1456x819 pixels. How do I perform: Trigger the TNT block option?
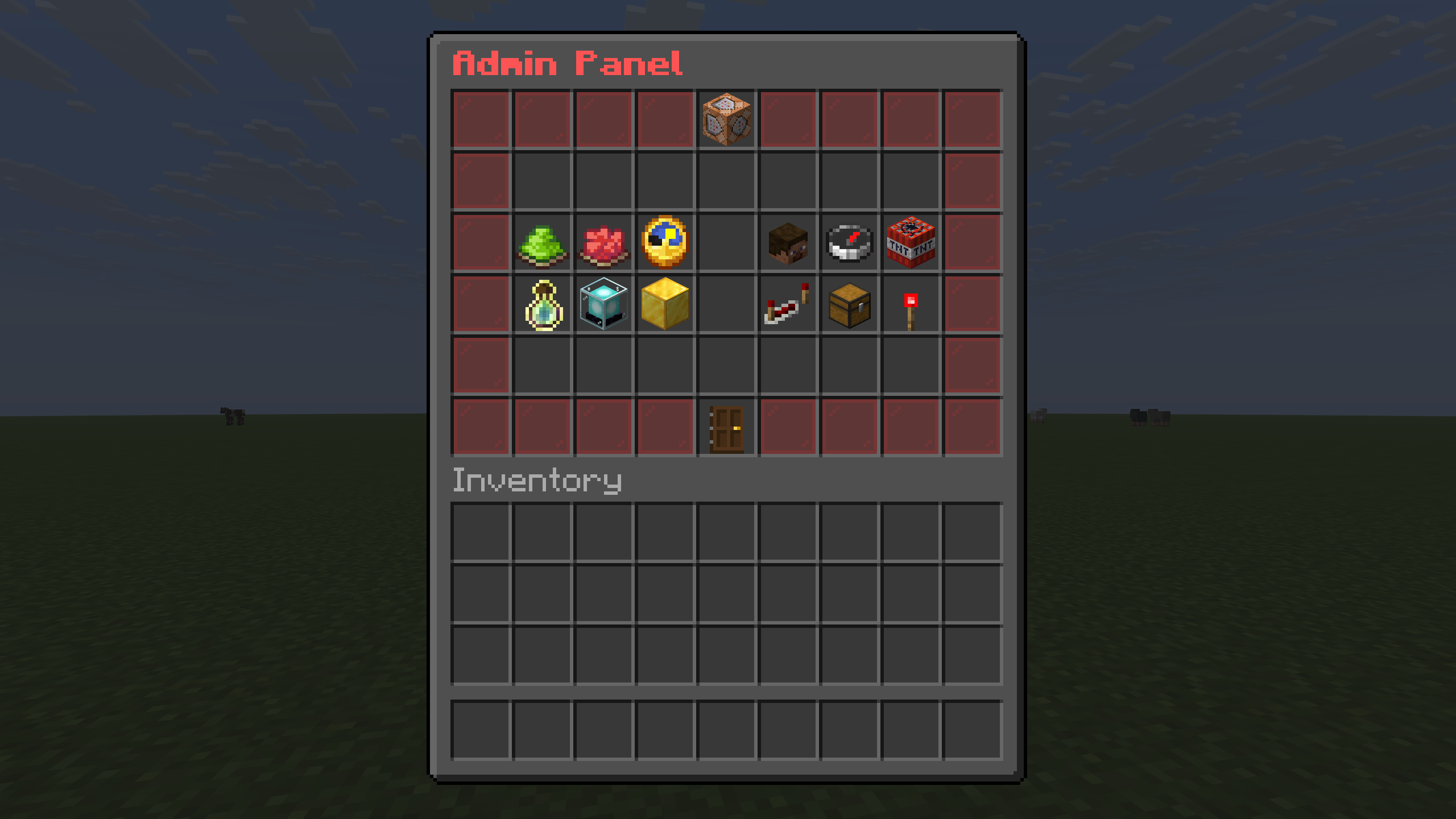pos(911,242)
